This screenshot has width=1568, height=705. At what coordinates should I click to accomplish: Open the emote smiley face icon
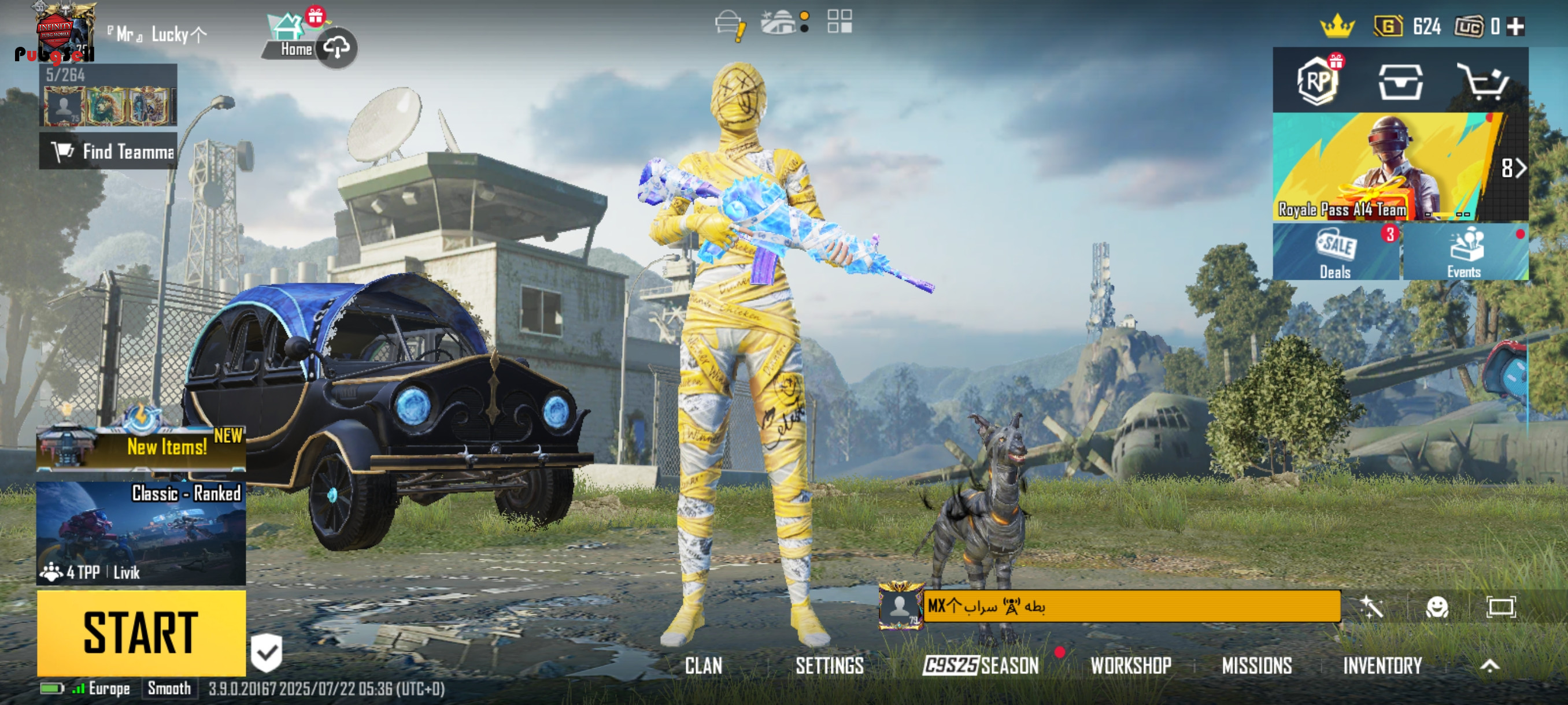coord(1437,607)
